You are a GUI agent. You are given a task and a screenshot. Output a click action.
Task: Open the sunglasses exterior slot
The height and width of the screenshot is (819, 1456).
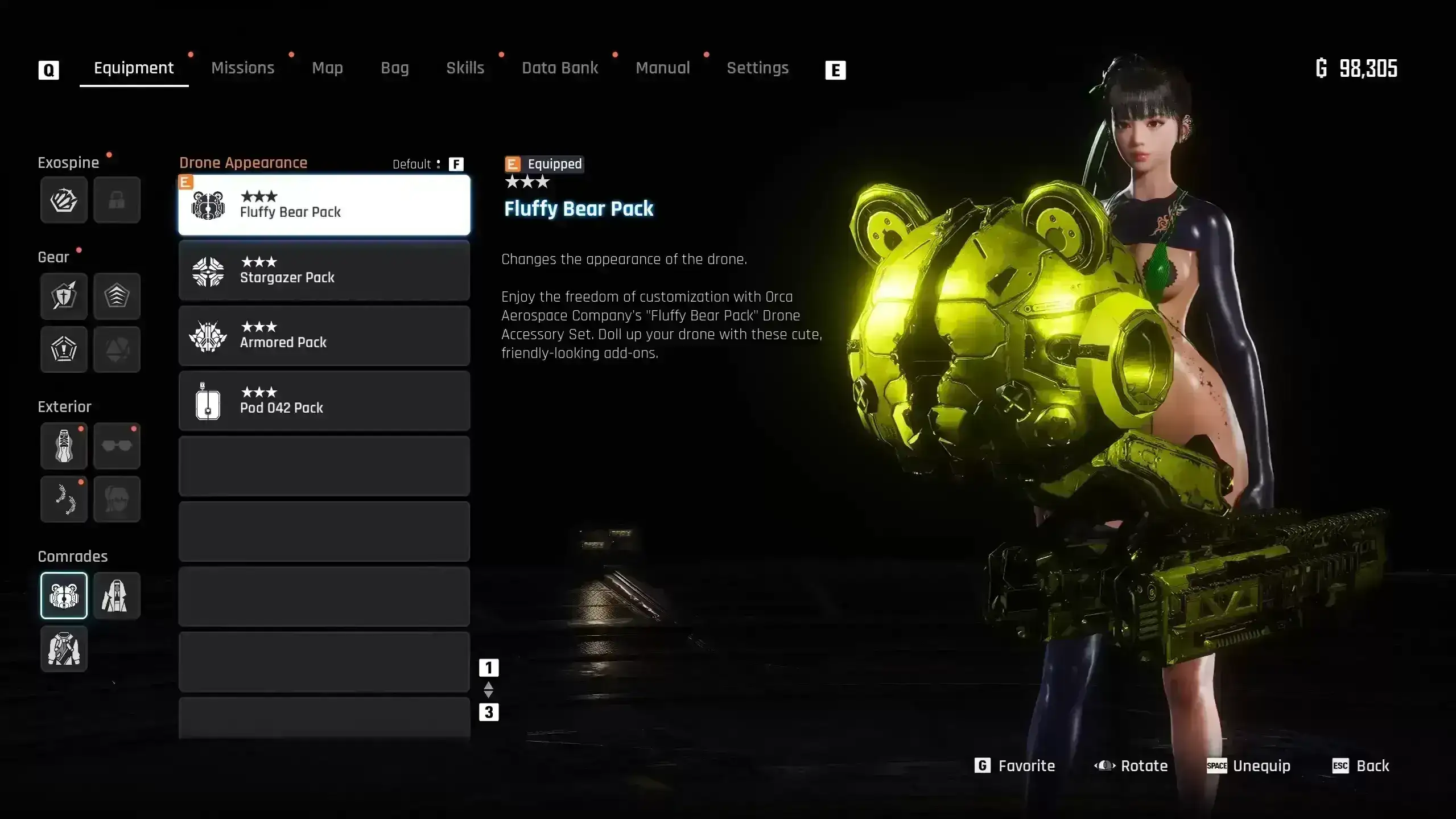(117, 446)
